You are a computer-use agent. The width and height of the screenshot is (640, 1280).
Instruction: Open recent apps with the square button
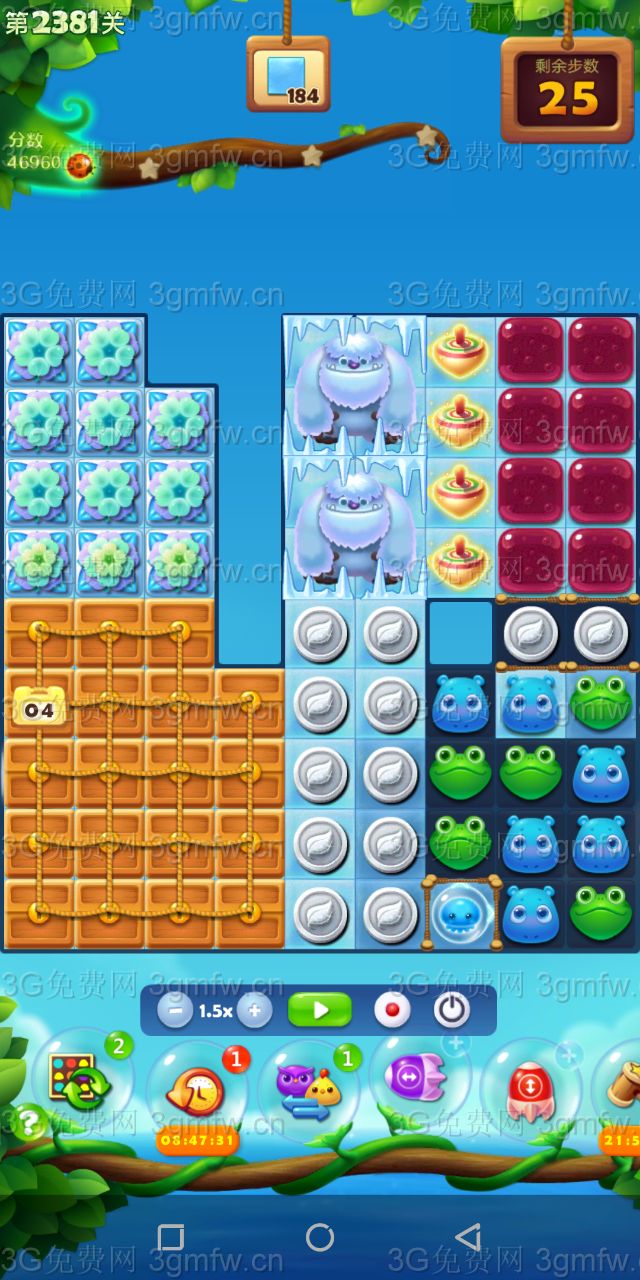click(171, 1237)
